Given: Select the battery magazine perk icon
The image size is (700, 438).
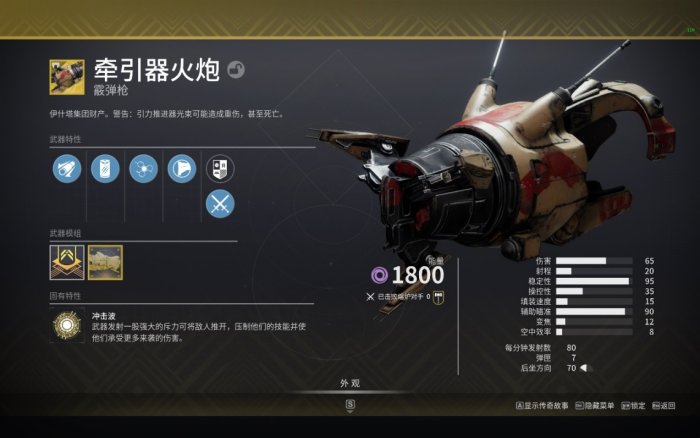Looking at the screenshot, I should coord(105,168).
